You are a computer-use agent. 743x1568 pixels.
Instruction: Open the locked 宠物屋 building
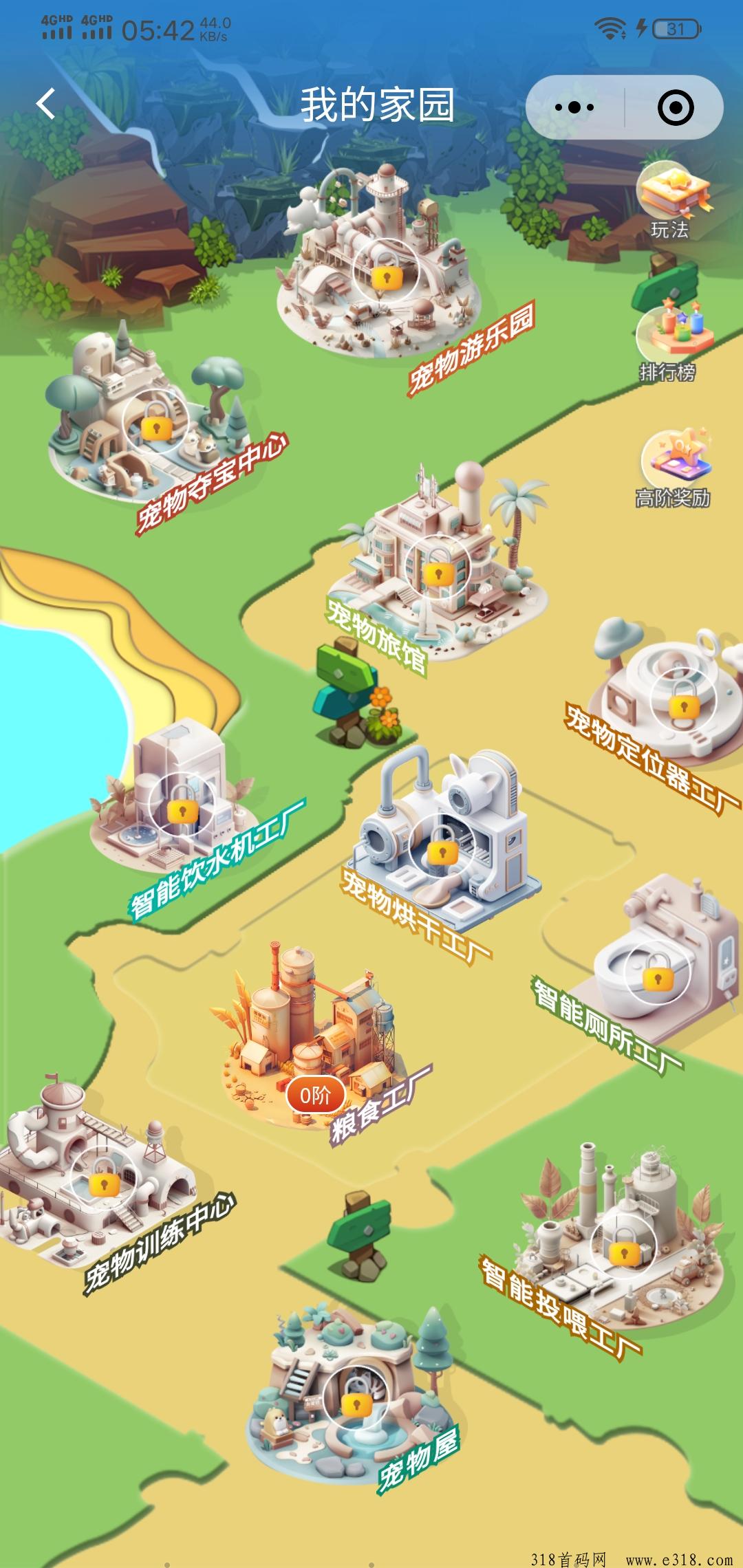(355, 1400)
